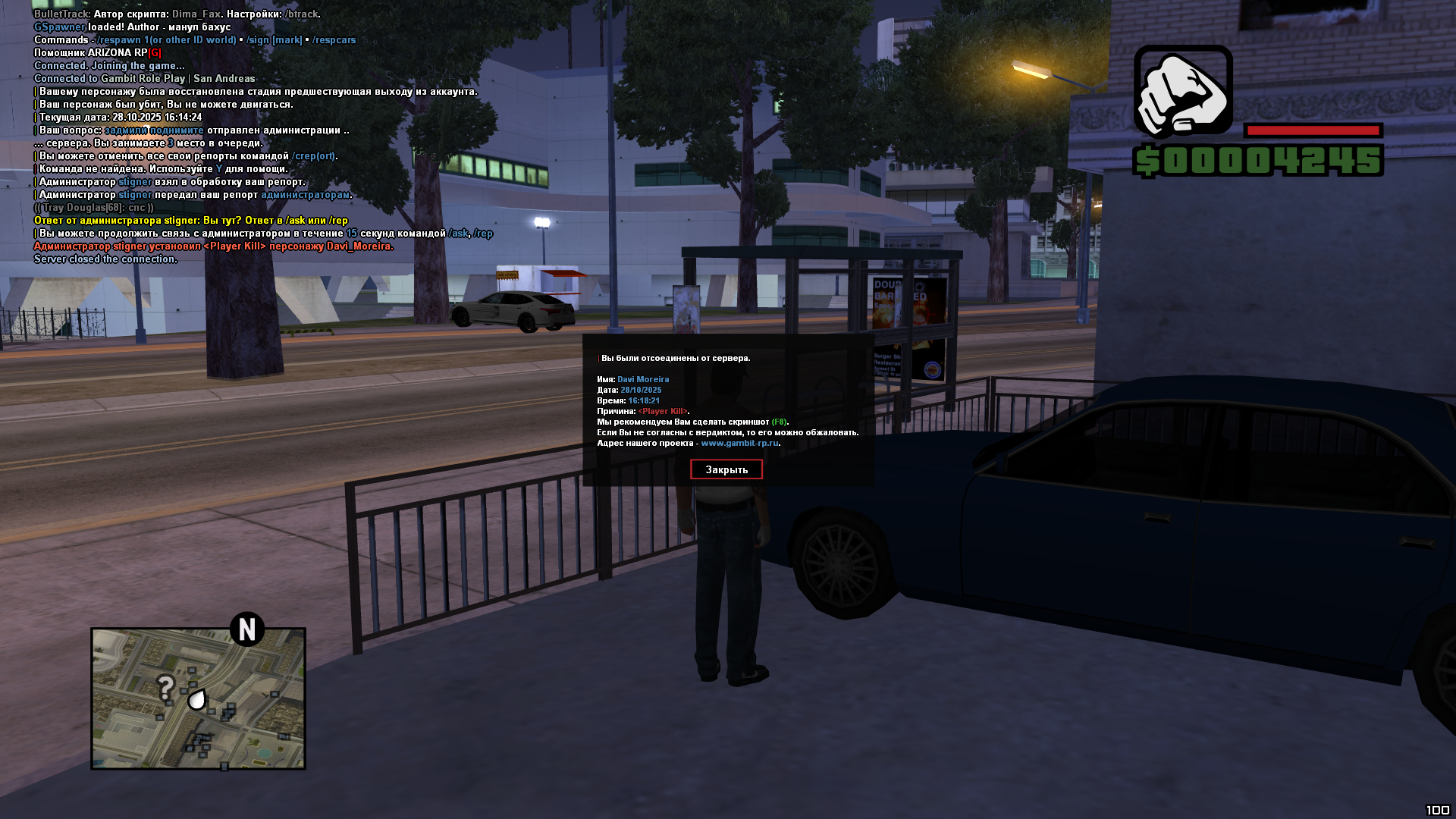The image size is (1456, 819).
Task: Click the question mark marker on minimap
Action: (x=165, y=688)
